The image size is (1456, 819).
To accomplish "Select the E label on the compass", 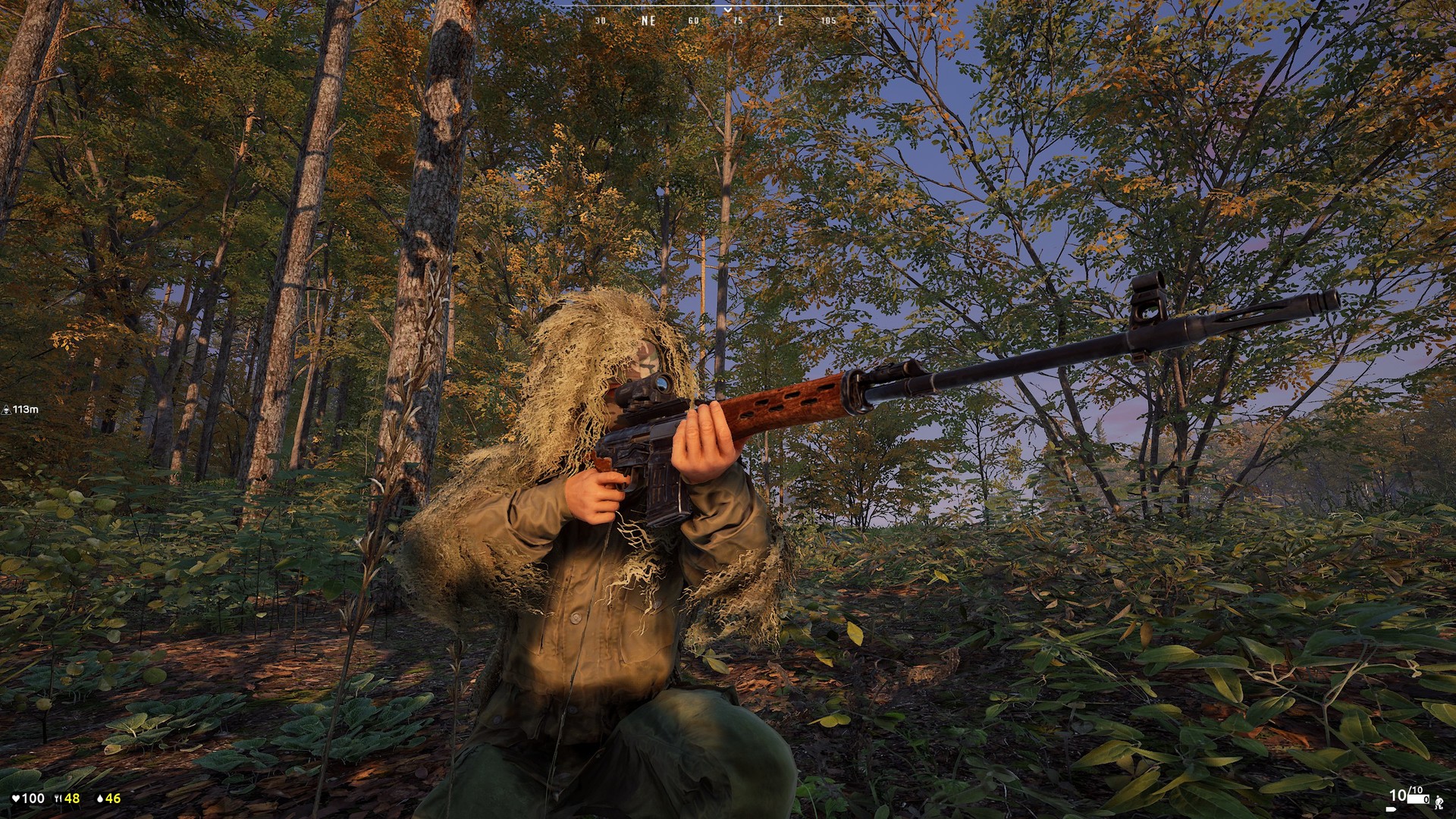I will tap(780, 20).
